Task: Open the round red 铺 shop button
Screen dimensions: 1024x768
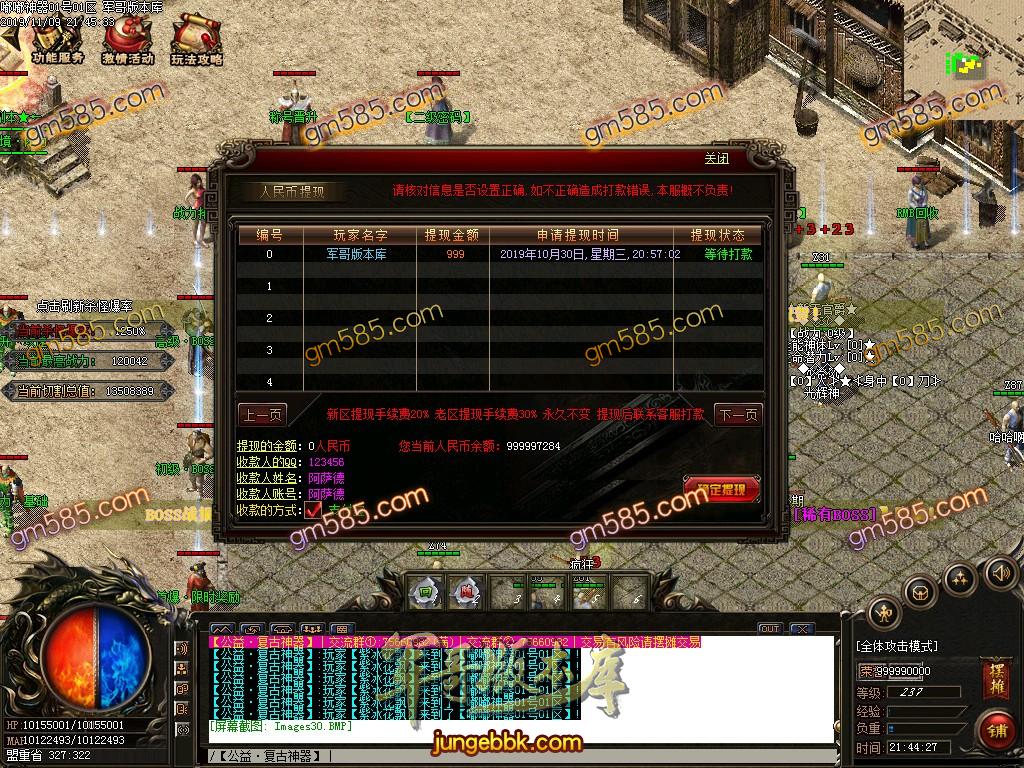Action: tap(996, 728)
